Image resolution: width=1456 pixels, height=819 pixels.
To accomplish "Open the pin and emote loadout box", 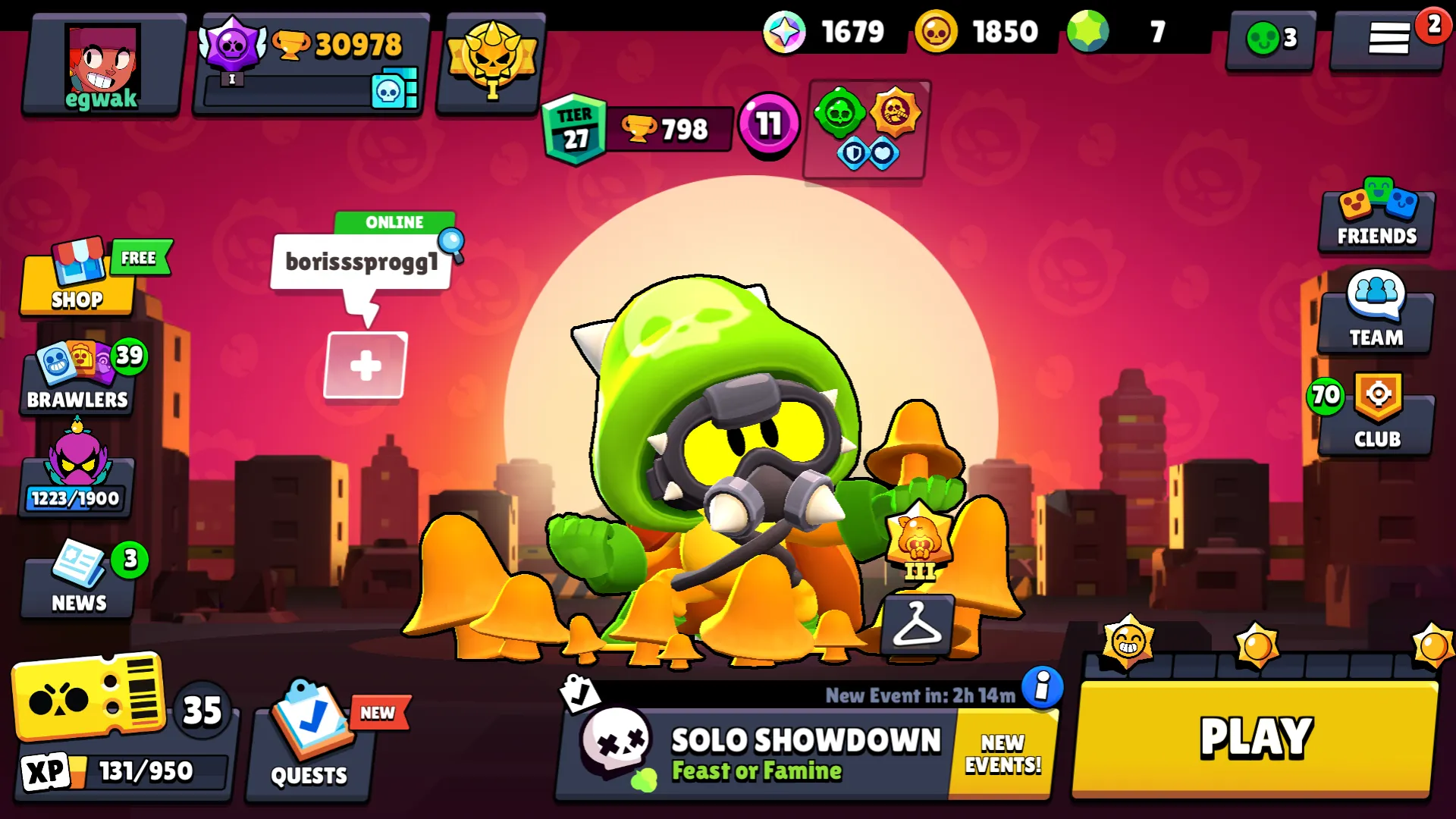I will coord(864,130).
